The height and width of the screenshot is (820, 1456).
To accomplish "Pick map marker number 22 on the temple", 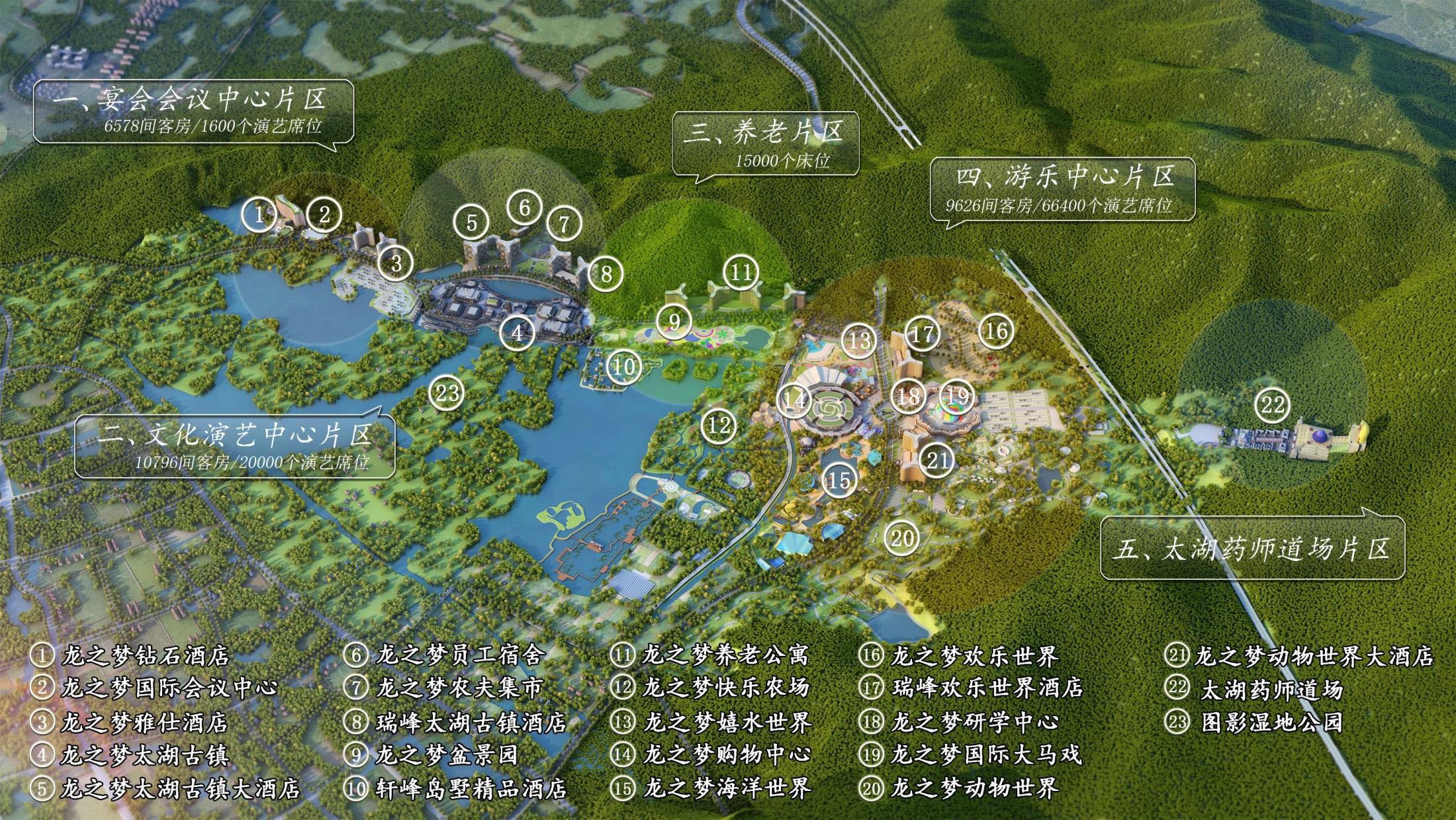I will (x=1273, y=404).
